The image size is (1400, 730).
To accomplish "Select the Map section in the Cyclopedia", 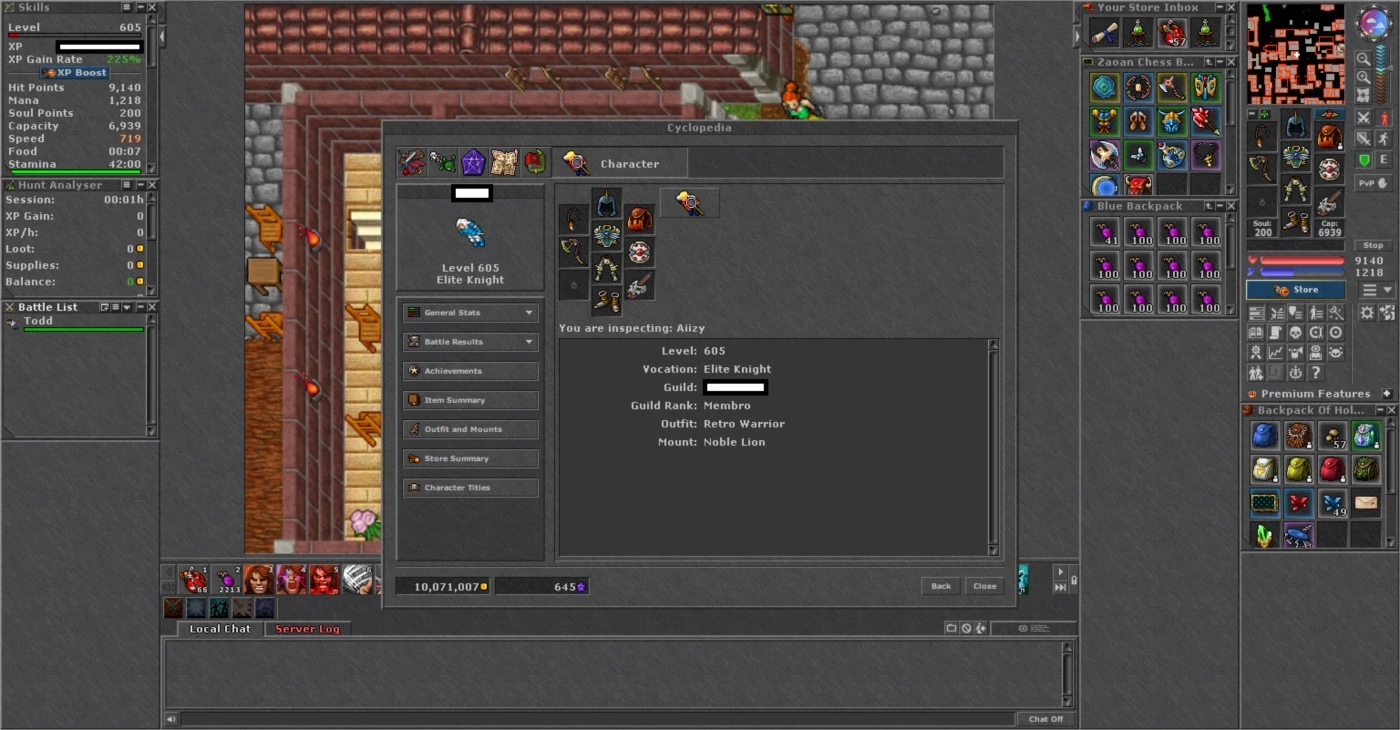I will [x=503, y=163].
